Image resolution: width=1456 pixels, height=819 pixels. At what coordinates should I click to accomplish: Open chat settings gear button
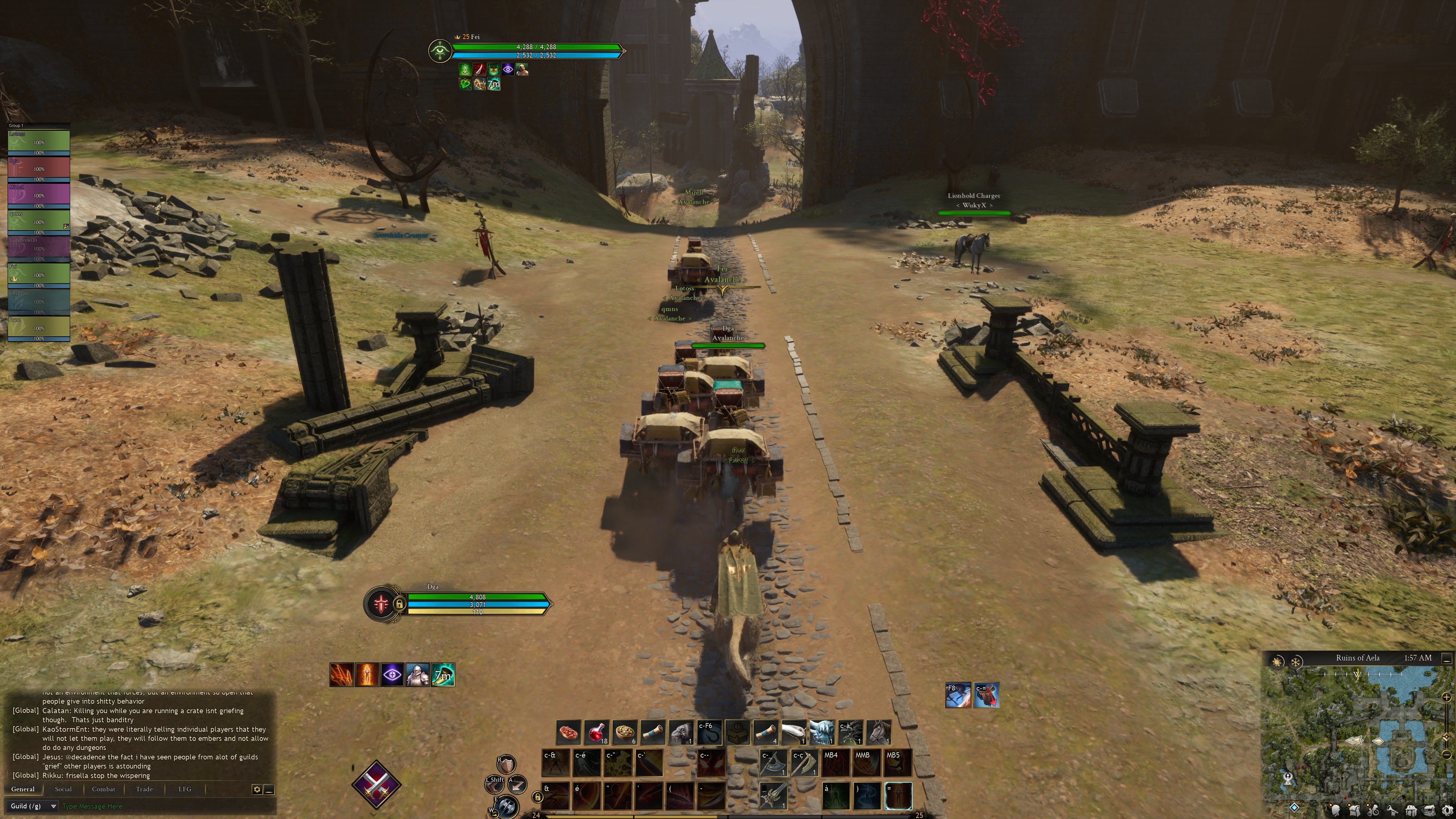click(x=257, y=789)
